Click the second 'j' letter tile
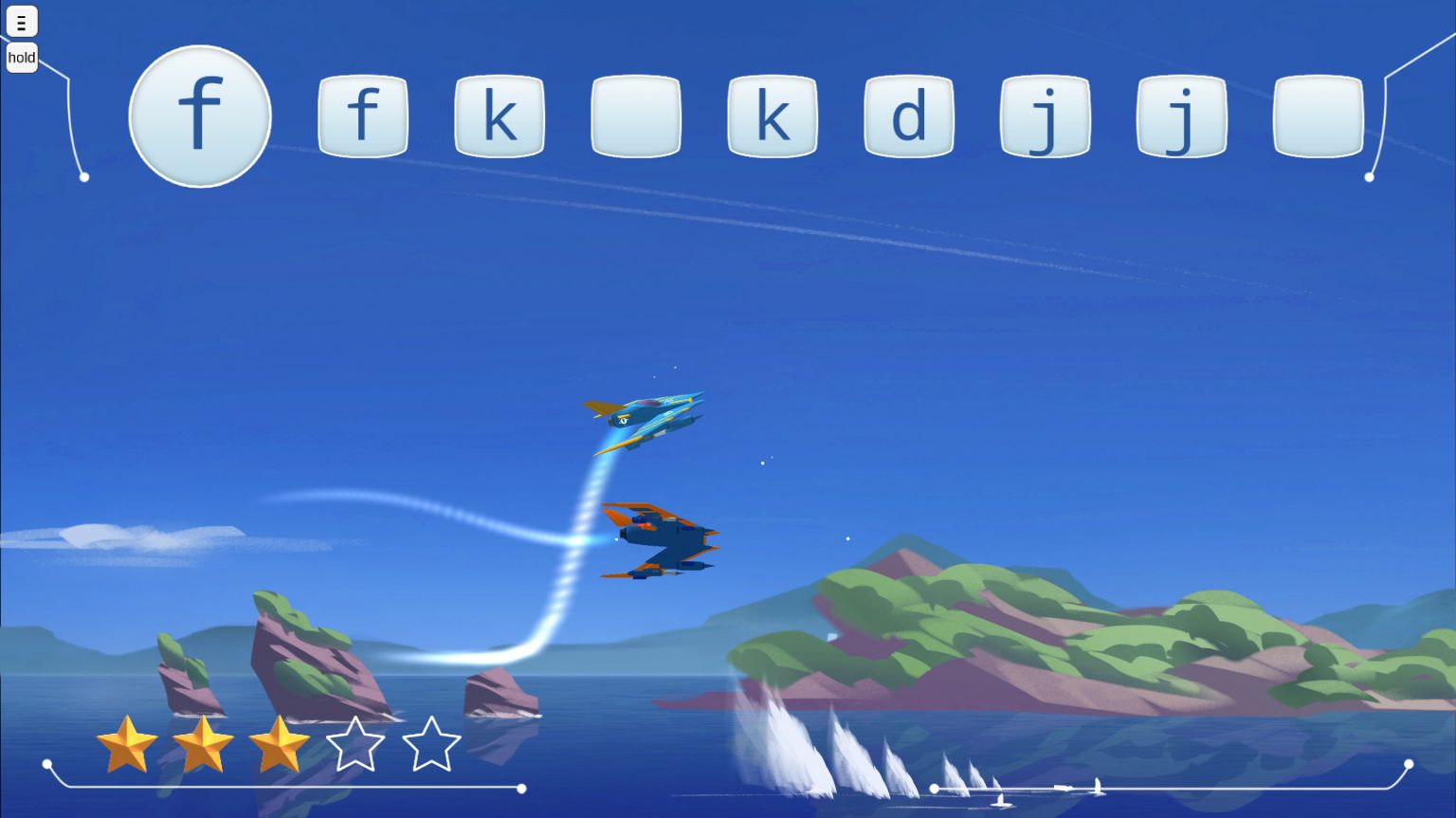The width and height of the screenshot is (1456, 818). [x=1182, y=116]
